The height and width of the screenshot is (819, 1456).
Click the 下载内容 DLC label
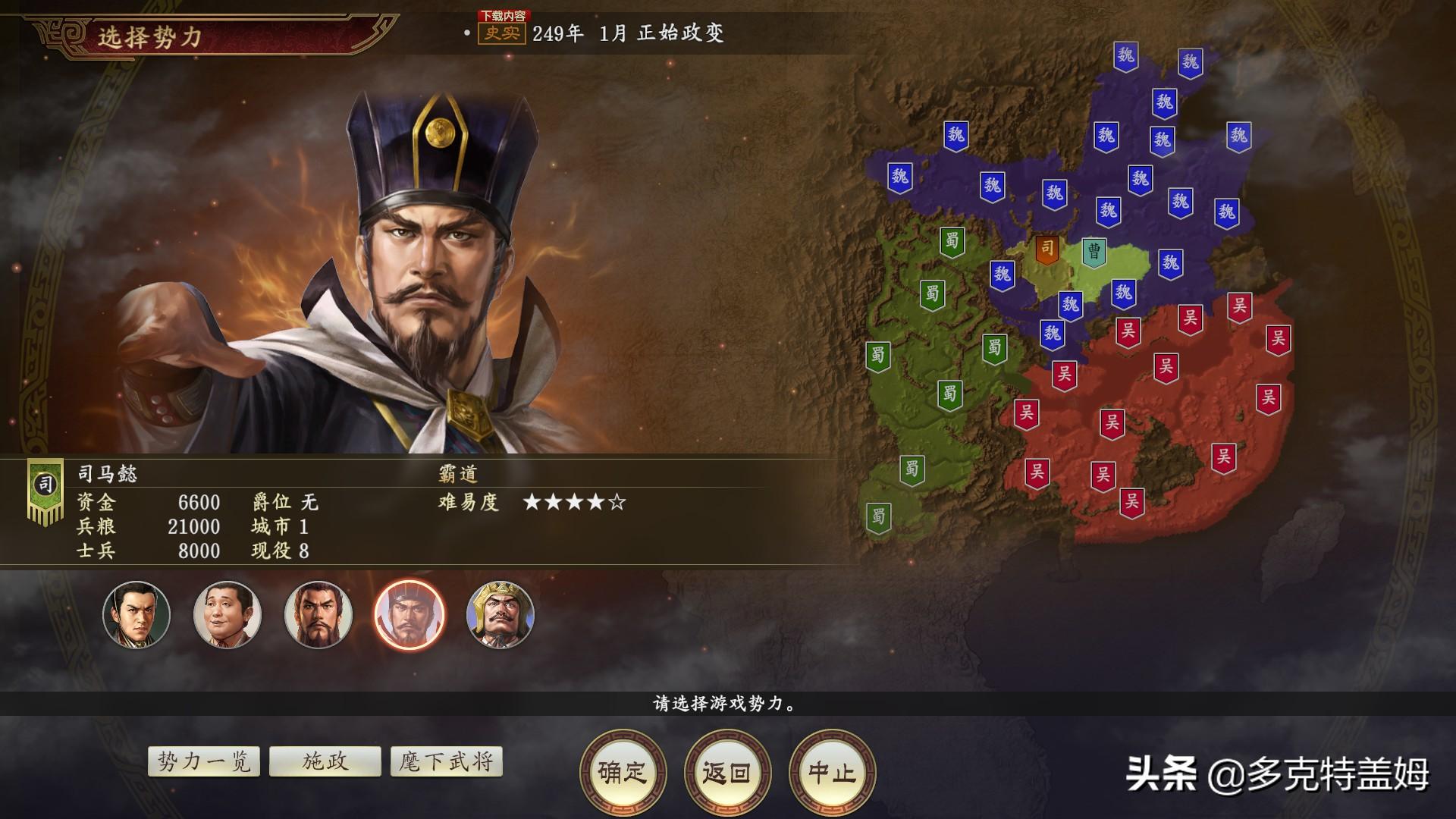[504, 14]
